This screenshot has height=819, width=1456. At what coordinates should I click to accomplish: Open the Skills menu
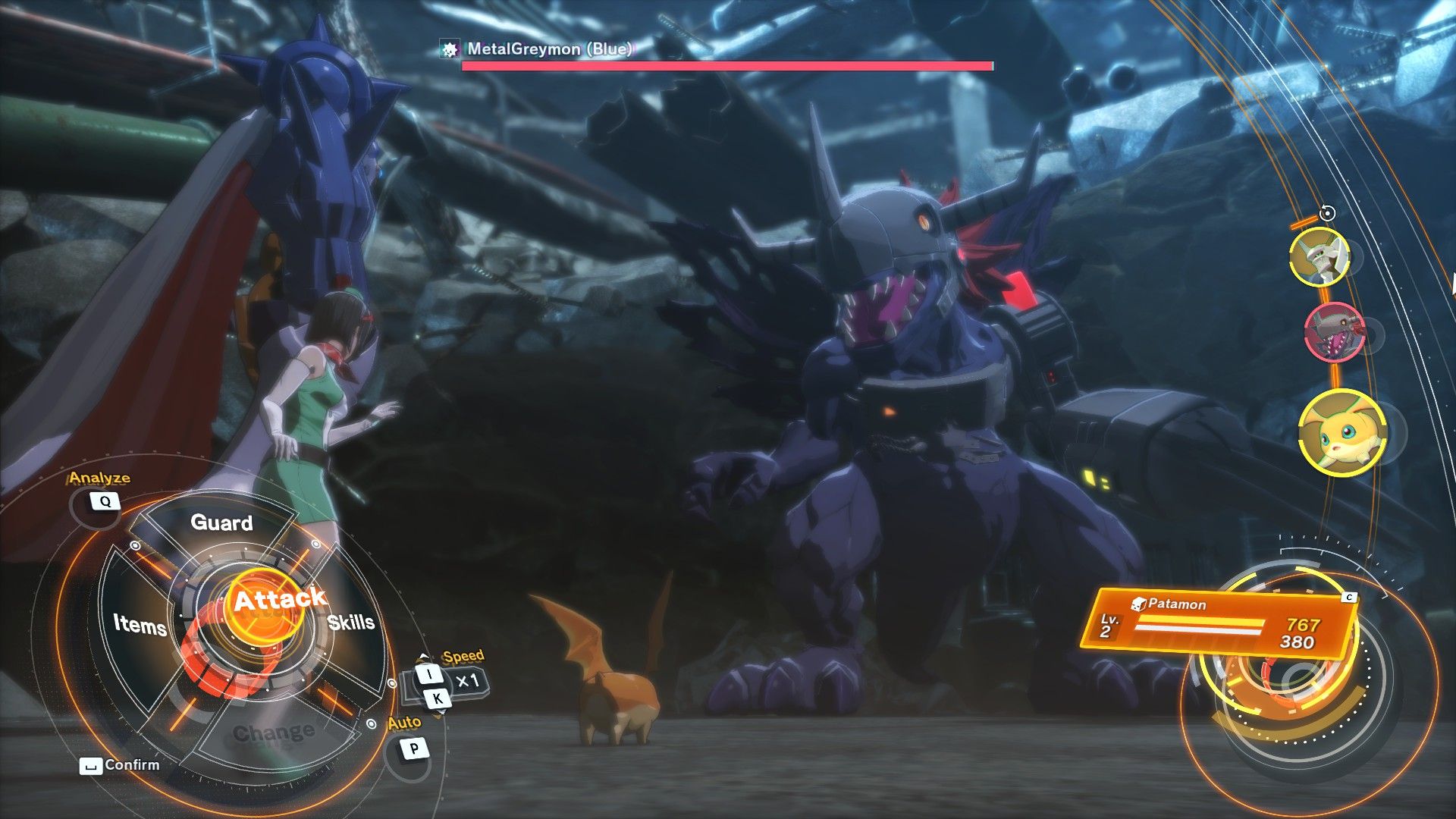[351, 622]
